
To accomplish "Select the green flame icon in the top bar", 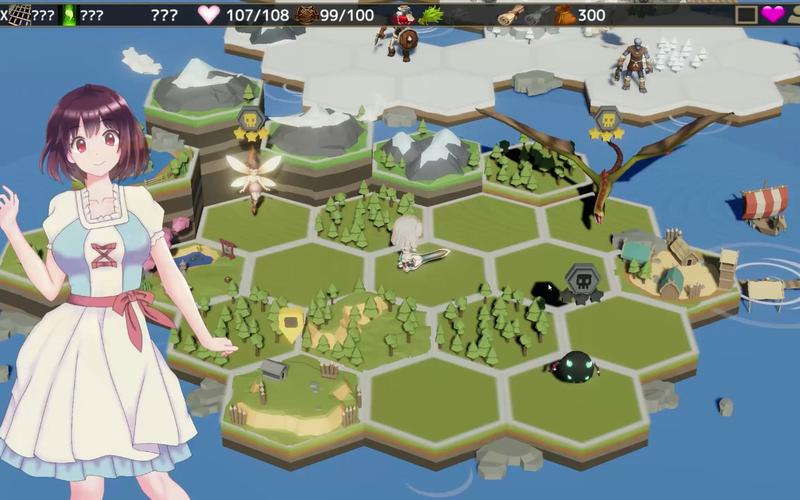I will (69, 14).
